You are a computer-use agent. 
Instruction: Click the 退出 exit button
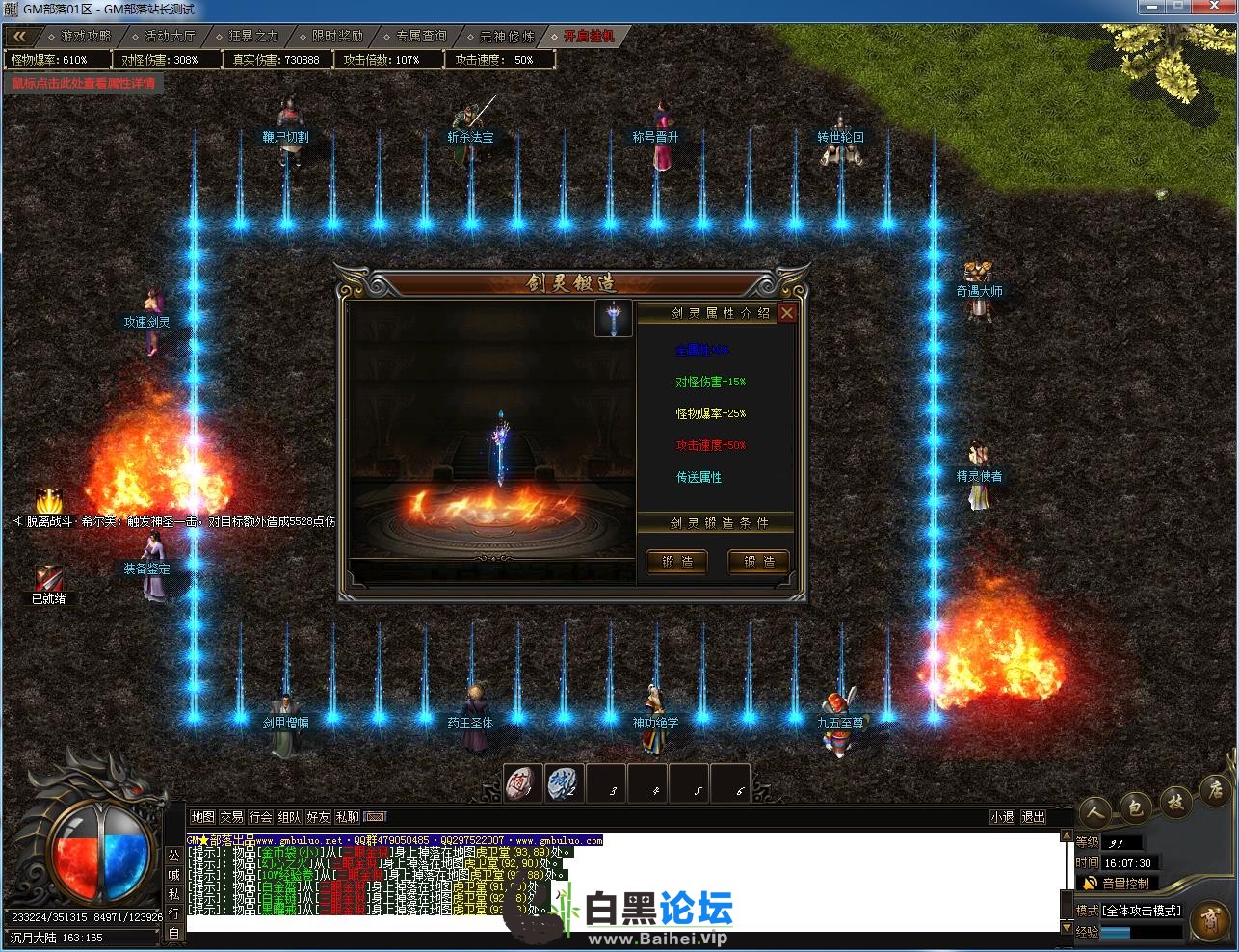coord(1034,817)
